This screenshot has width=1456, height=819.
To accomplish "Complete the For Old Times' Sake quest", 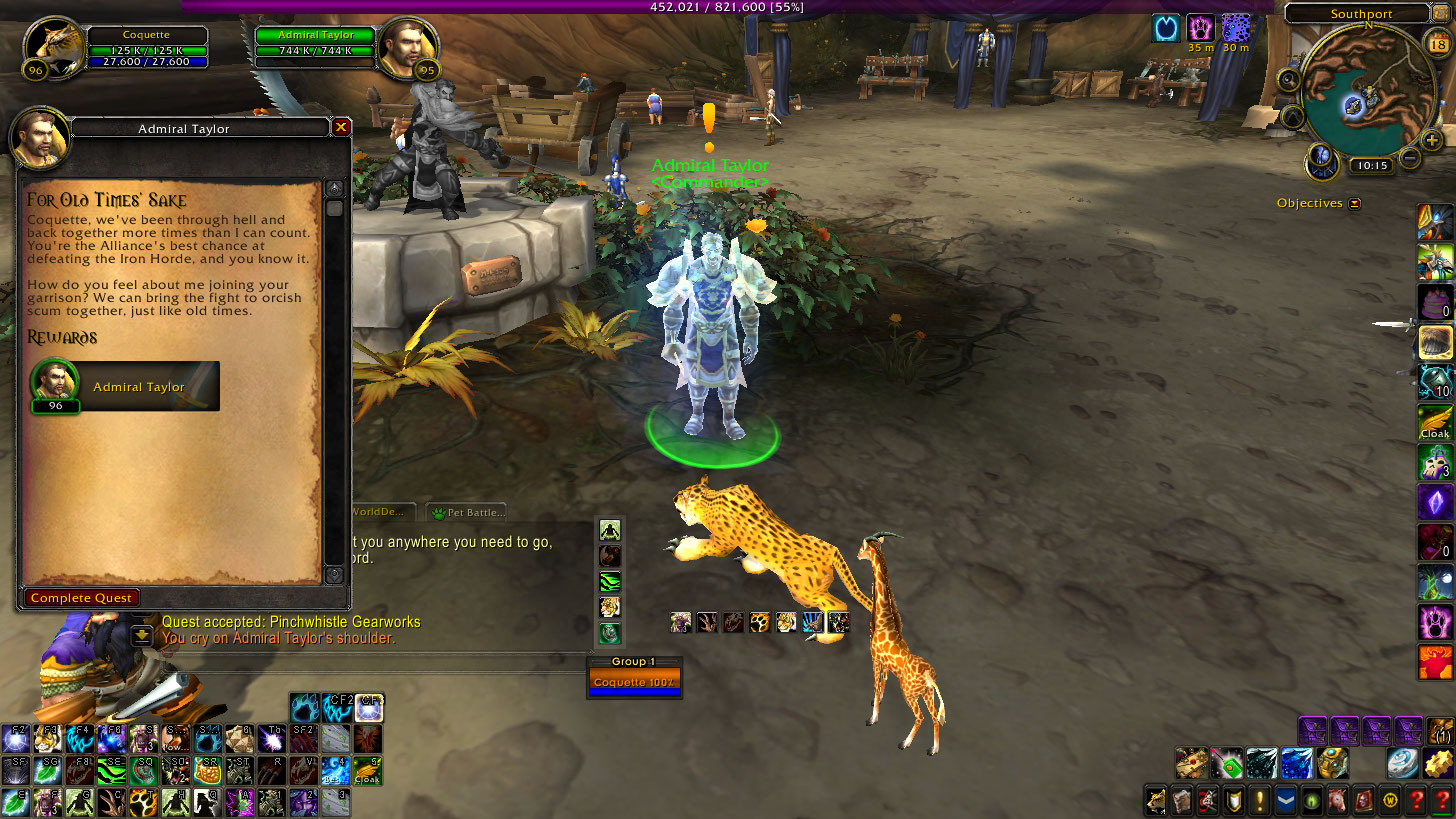I will [81, 598].
